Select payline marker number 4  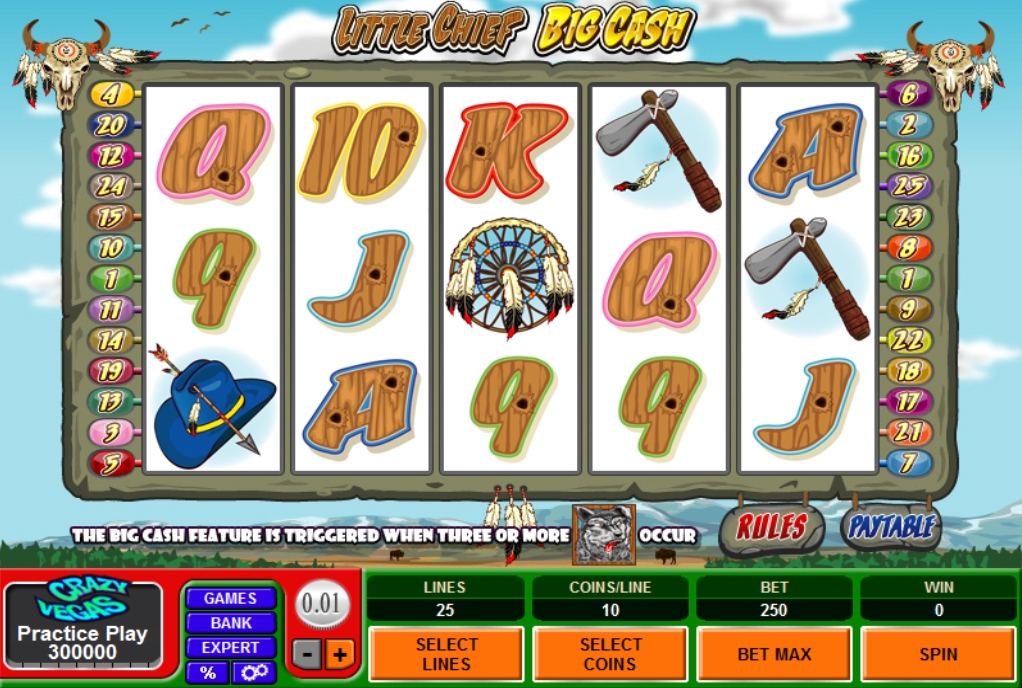click(x=110, y=95)
